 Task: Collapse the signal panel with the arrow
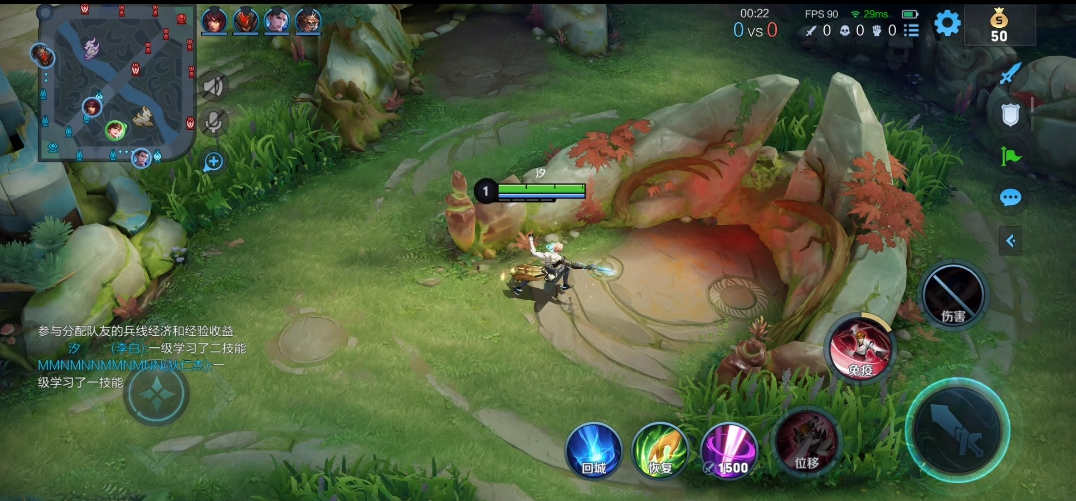[1011, 240]
